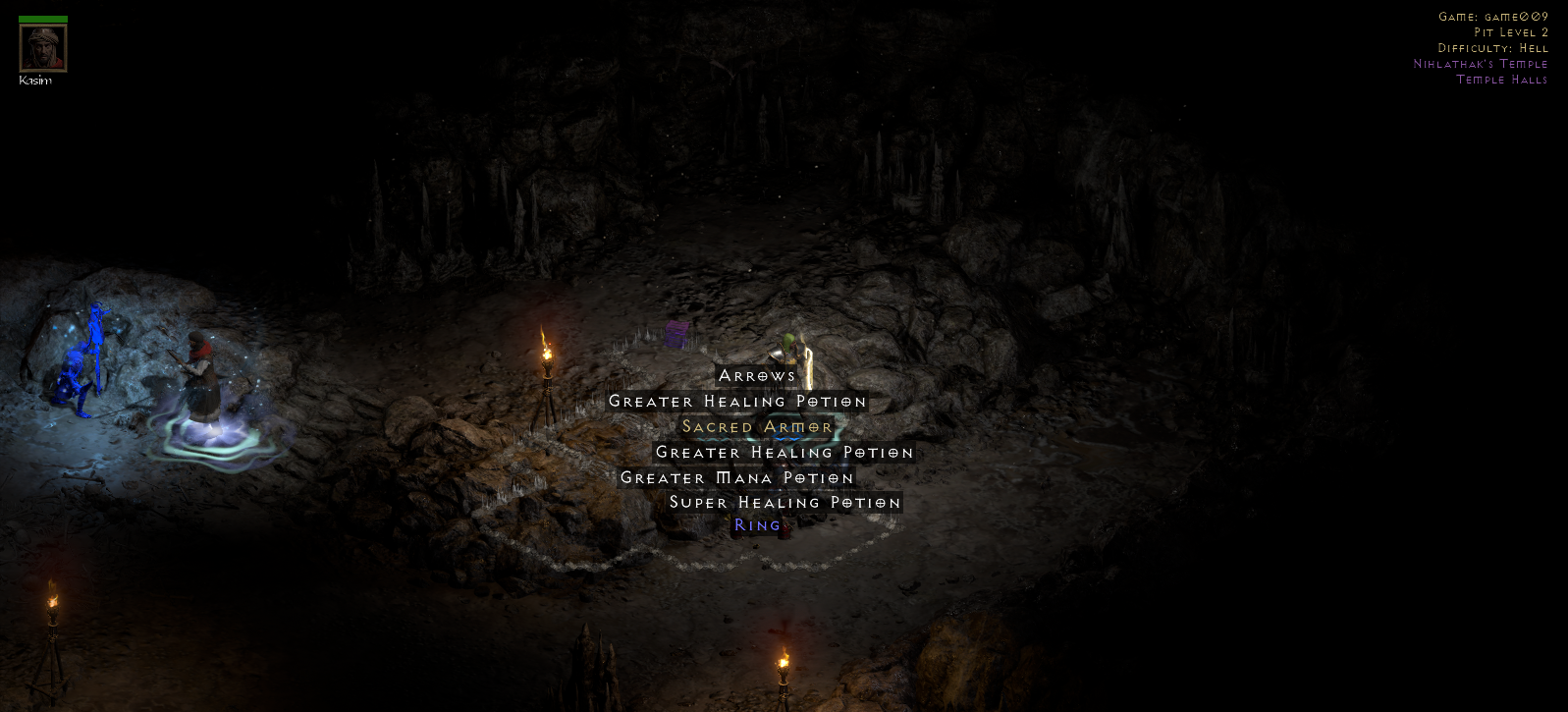Select the second Greater Healing Potion label
1568x712 pixels.
[783, 452]
